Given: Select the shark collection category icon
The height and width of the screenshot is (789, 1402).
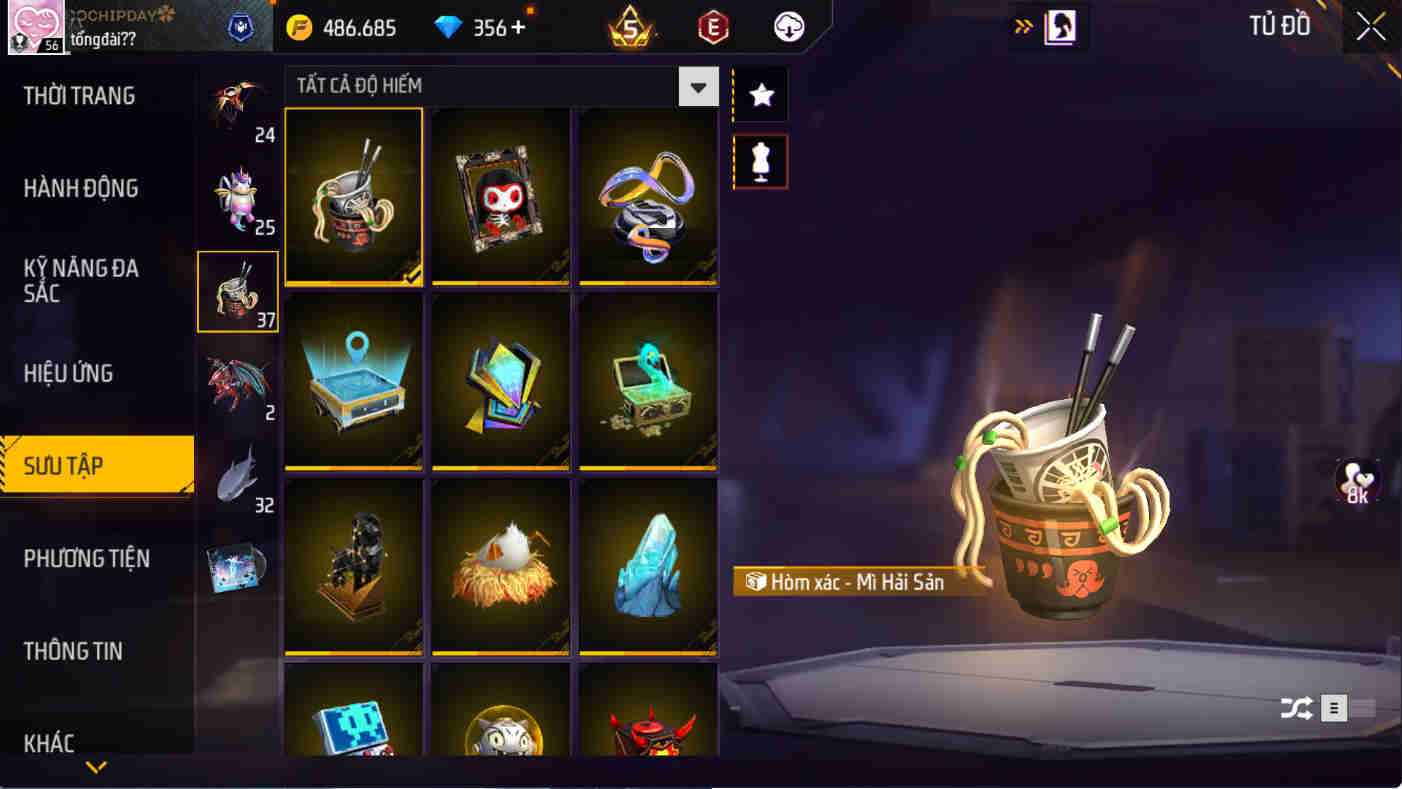Looking at the screenshot, I should click(x=238, y=474).
